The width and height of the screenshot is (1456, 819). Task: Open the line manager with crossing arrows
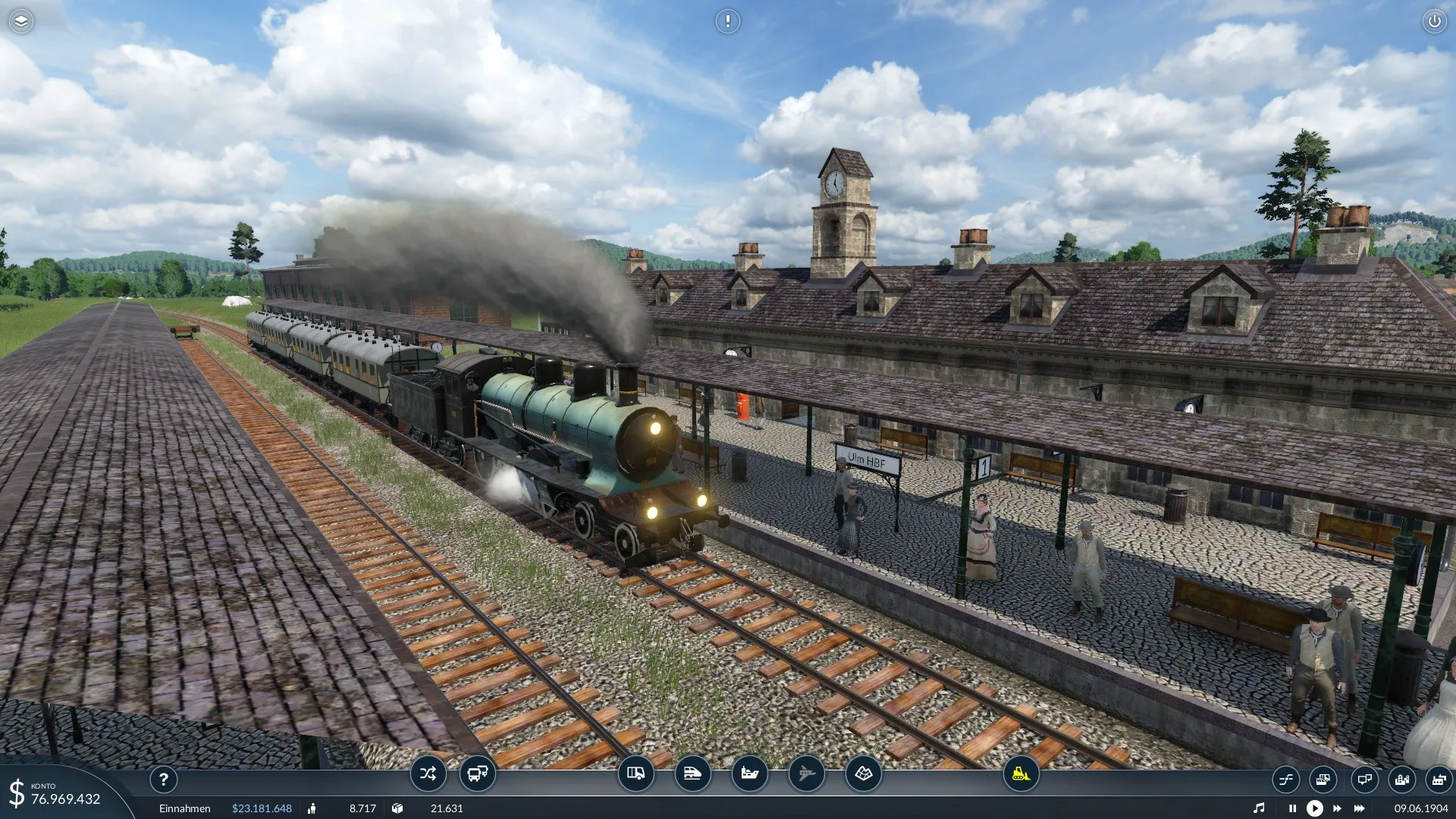(428, 774)
